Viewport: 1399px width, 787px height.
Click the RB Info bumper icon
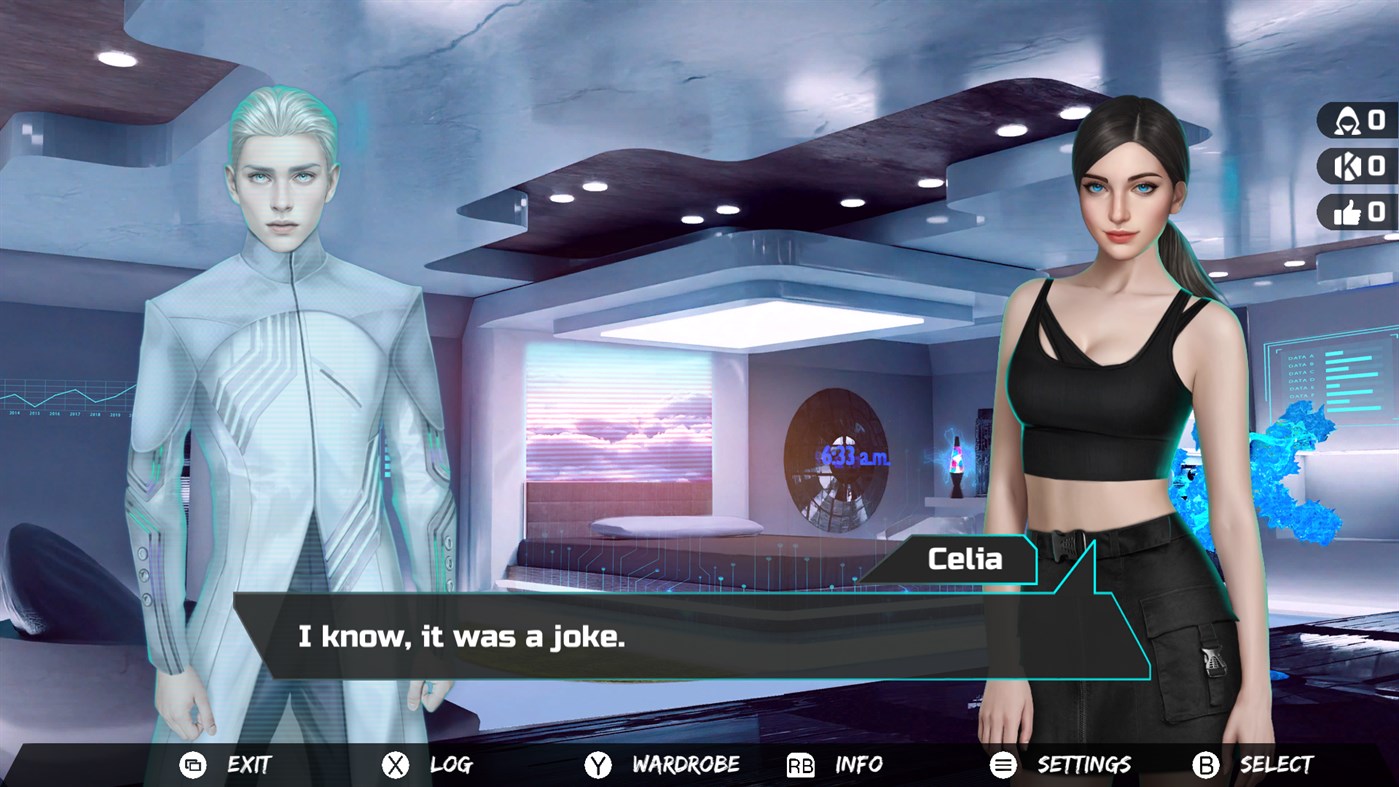coord(799,764)
